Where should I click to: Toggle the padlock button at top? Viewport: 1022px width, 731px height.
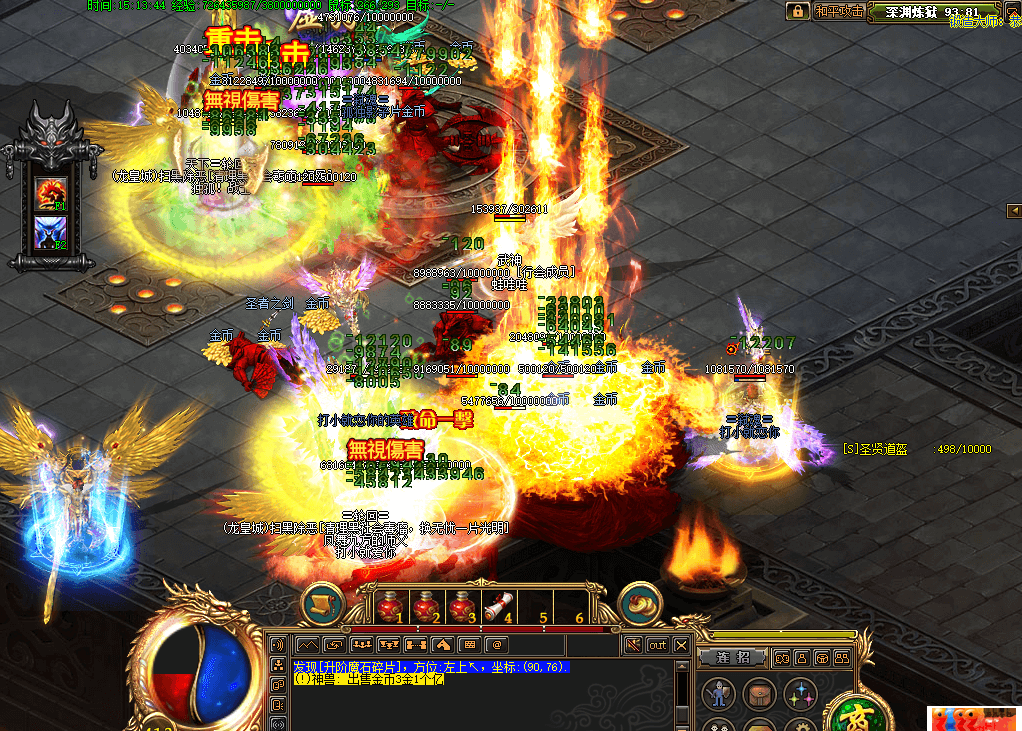pyautogui.click(x=797, y=11)
